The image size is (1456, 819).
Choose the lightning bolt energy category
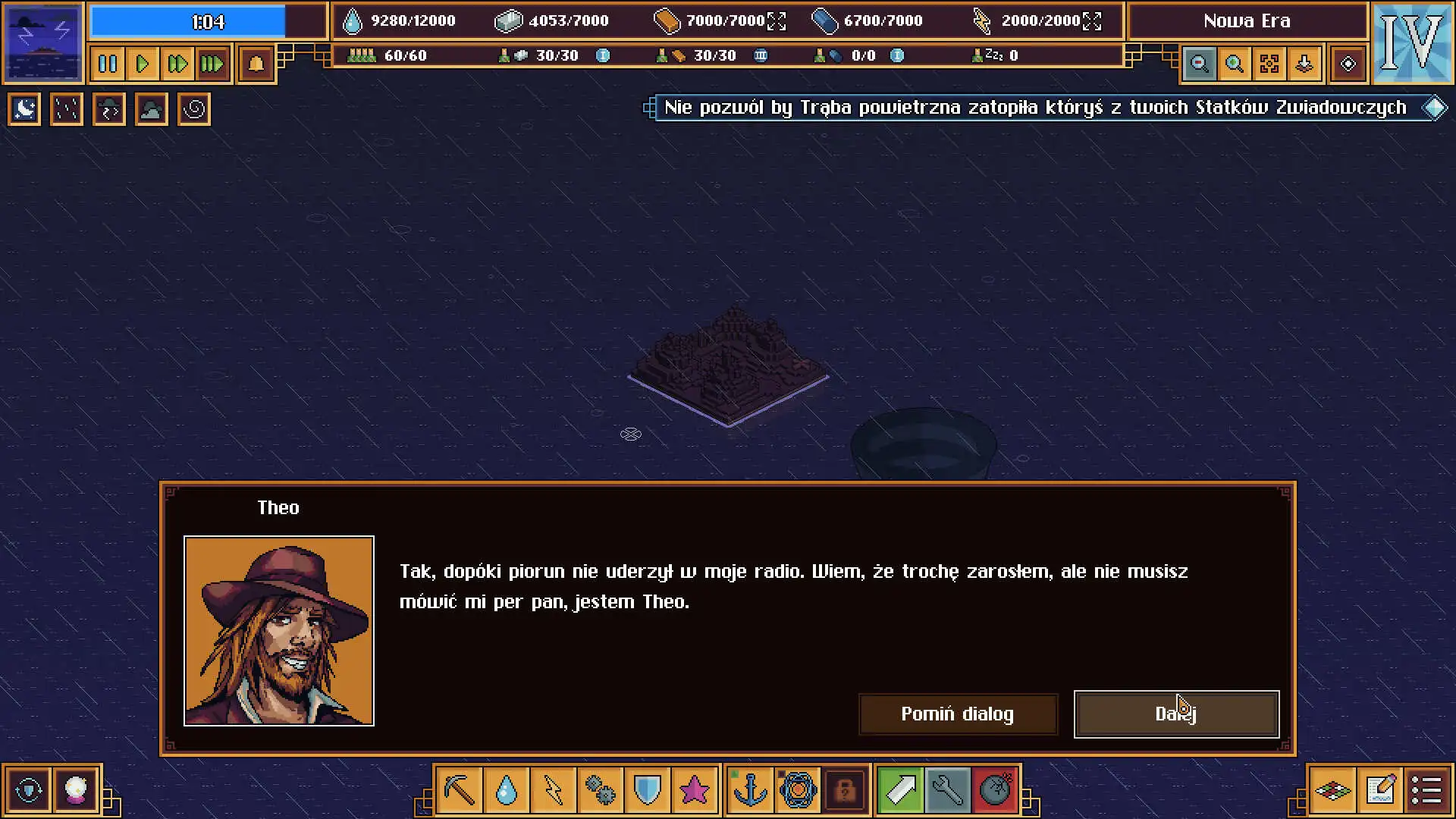[x=553, y=790]
